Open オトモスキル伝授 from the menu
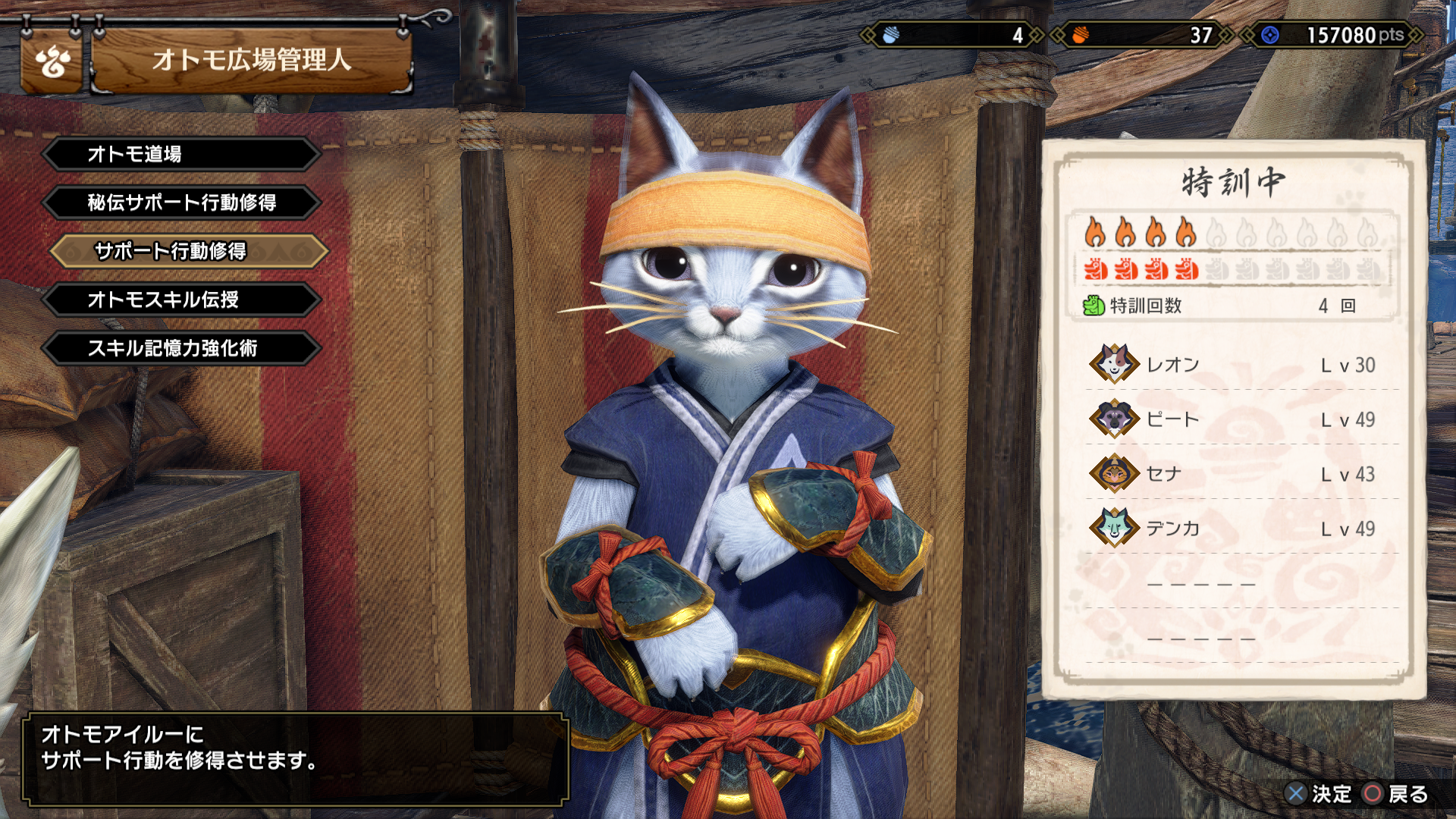The image size is (1456, 819). [x=182, y=300]
